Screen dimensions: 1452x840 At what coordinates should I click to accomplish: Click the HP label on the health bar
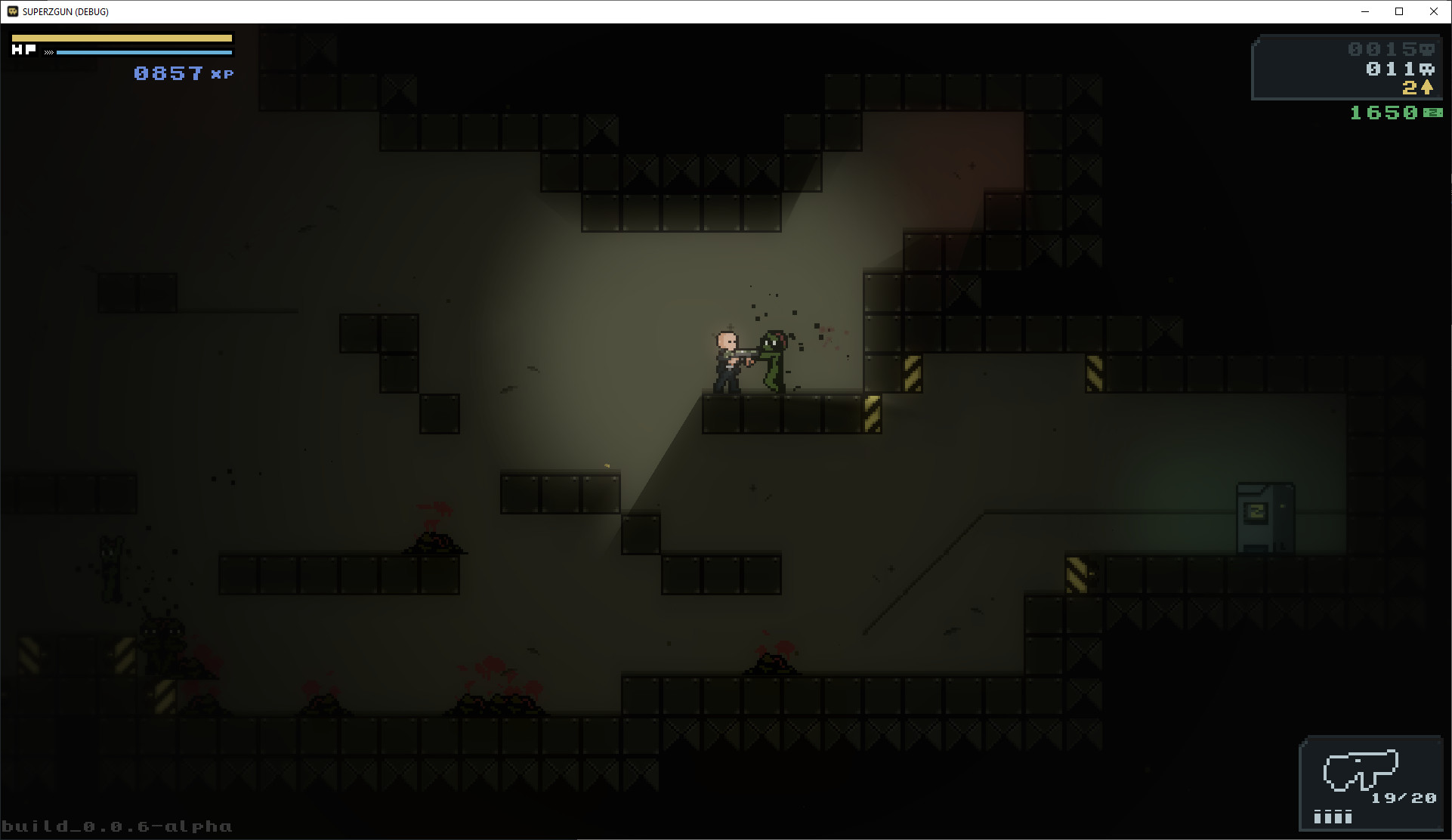click(24, 50)
